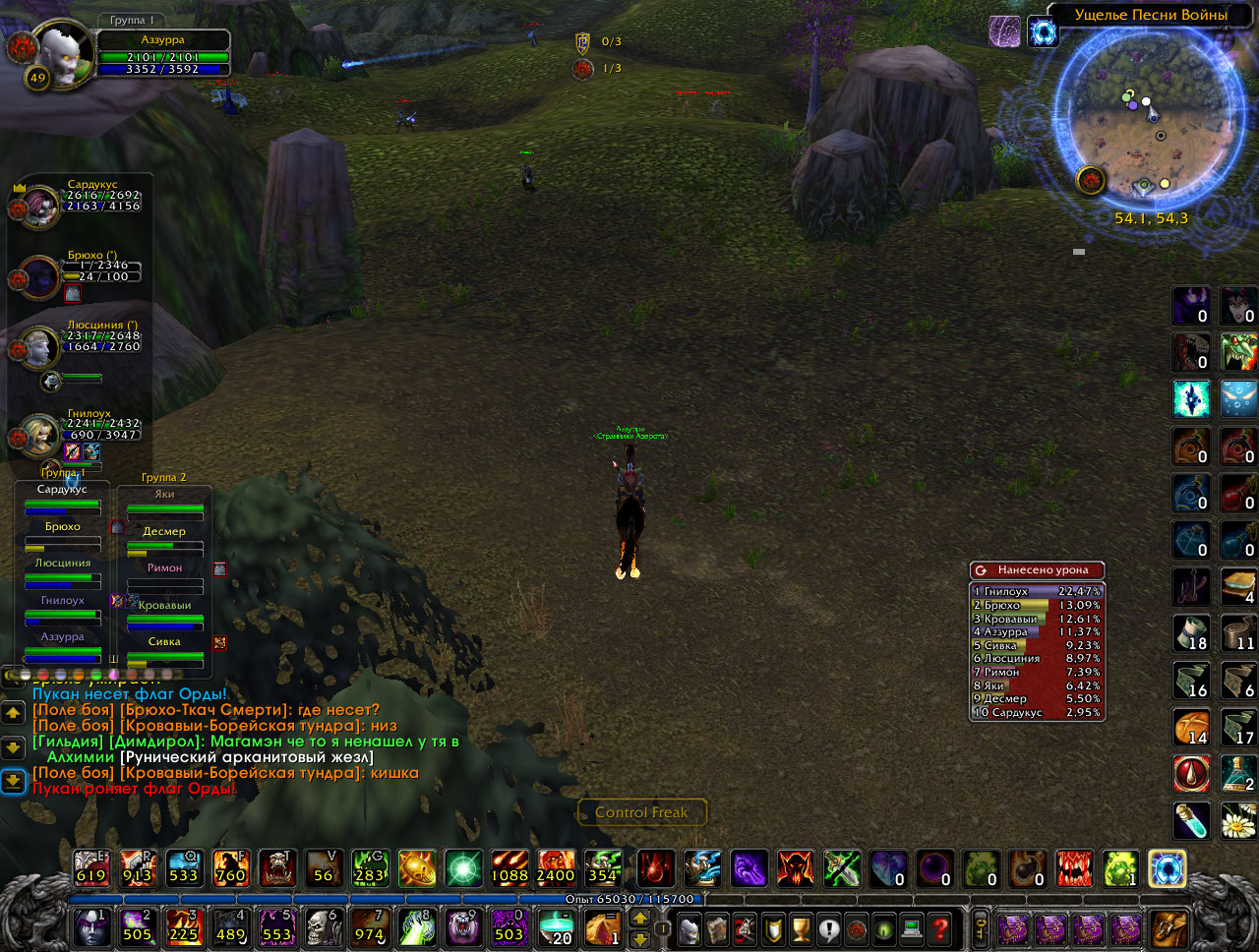Target party member Гнилоух's portrait
This screenshot has height=952, width=1259.
pyautogui.click(x=39, y=435)
